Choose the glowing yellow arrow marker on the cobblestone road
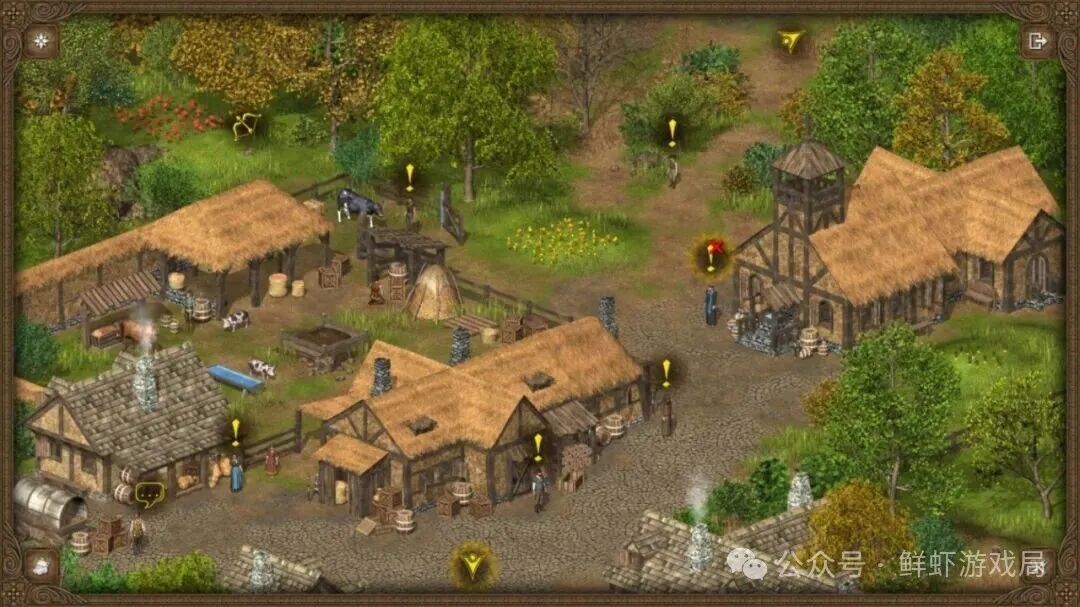 472,565
